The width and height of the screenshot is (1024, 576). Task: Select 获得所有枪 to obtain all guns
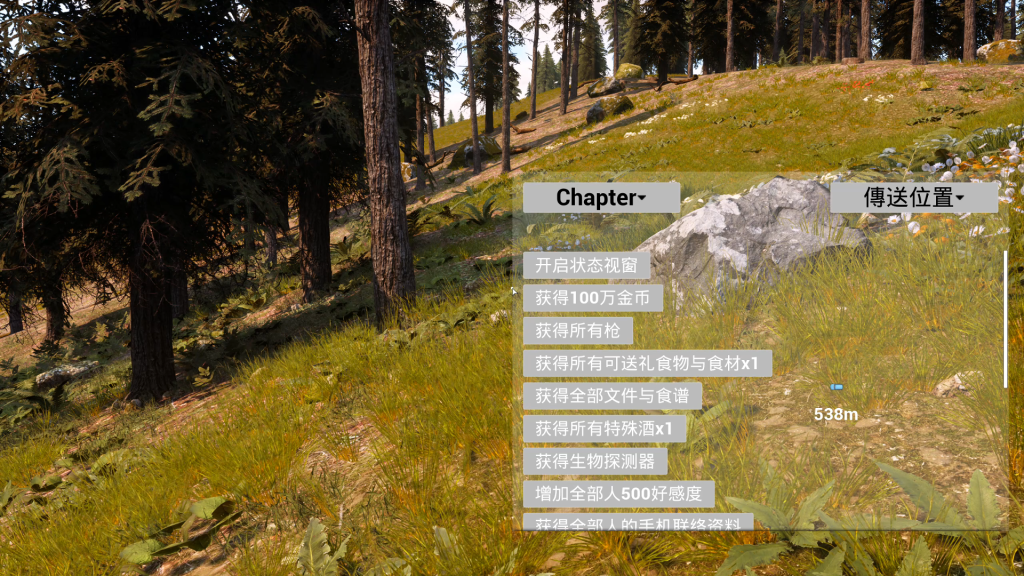578,330
